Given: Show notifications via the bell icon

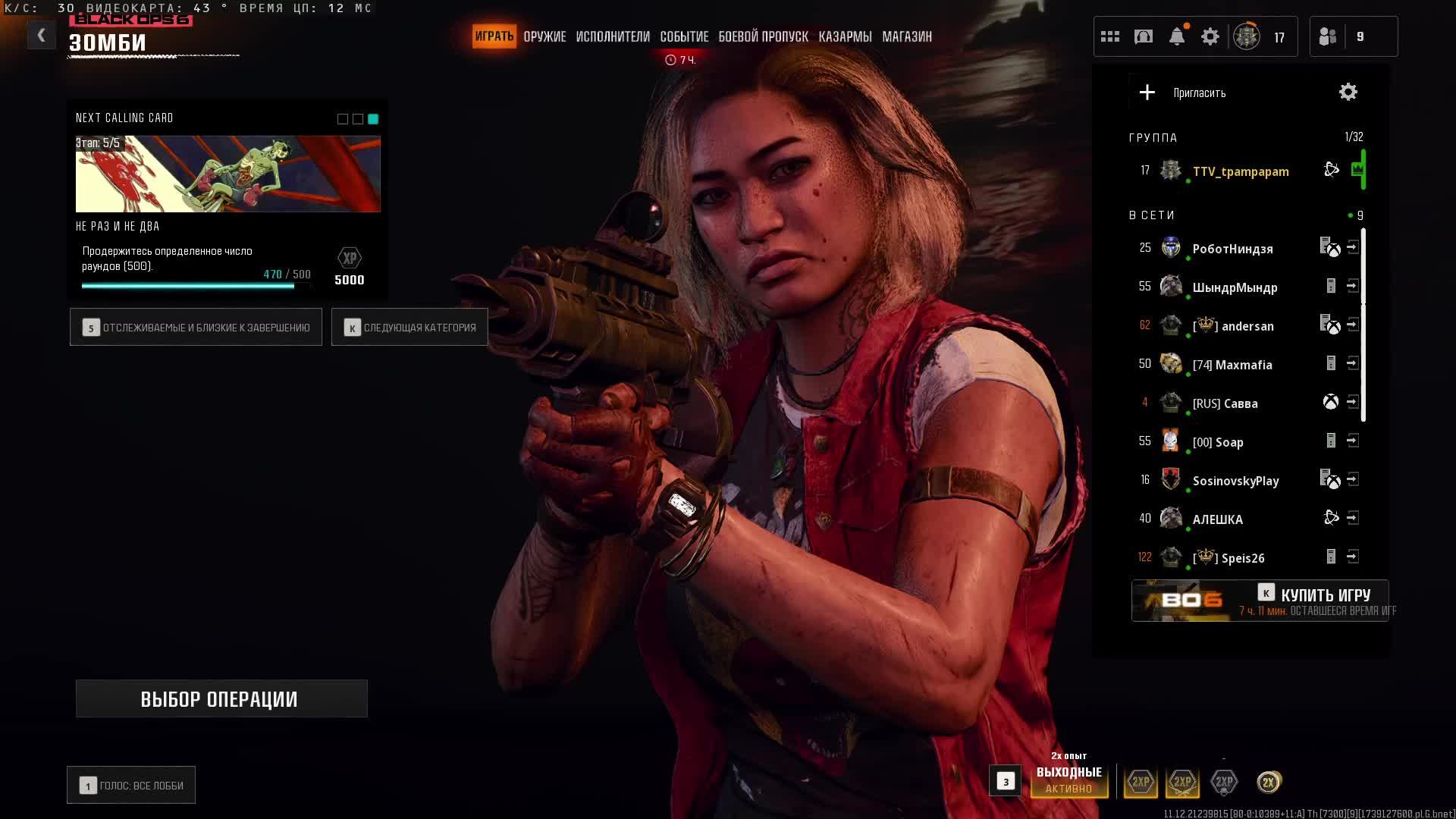Looking at the screenshot, I should pyautogui.click(x=1177, y=36).
